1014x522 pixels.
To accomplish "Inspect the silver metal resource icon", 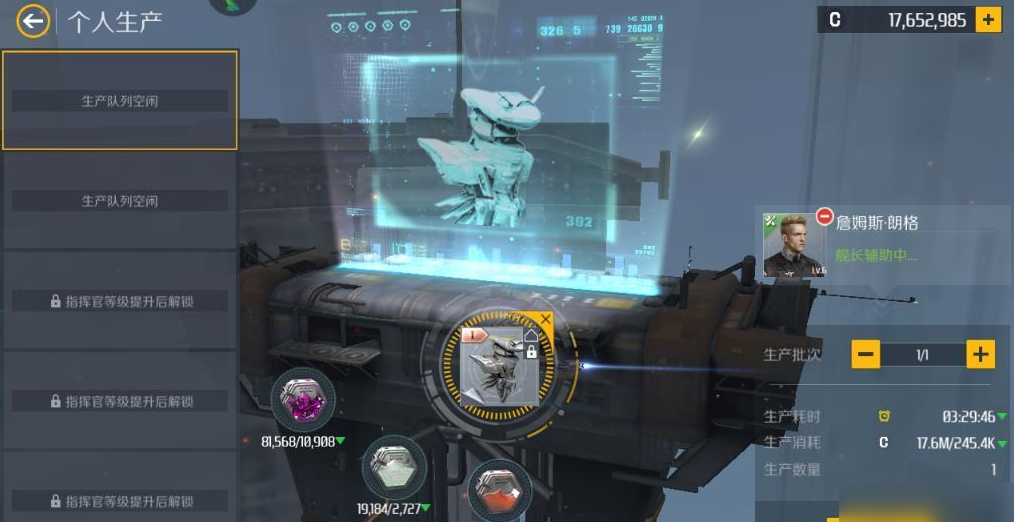I will pyautogui.click(x=393, y=467).
